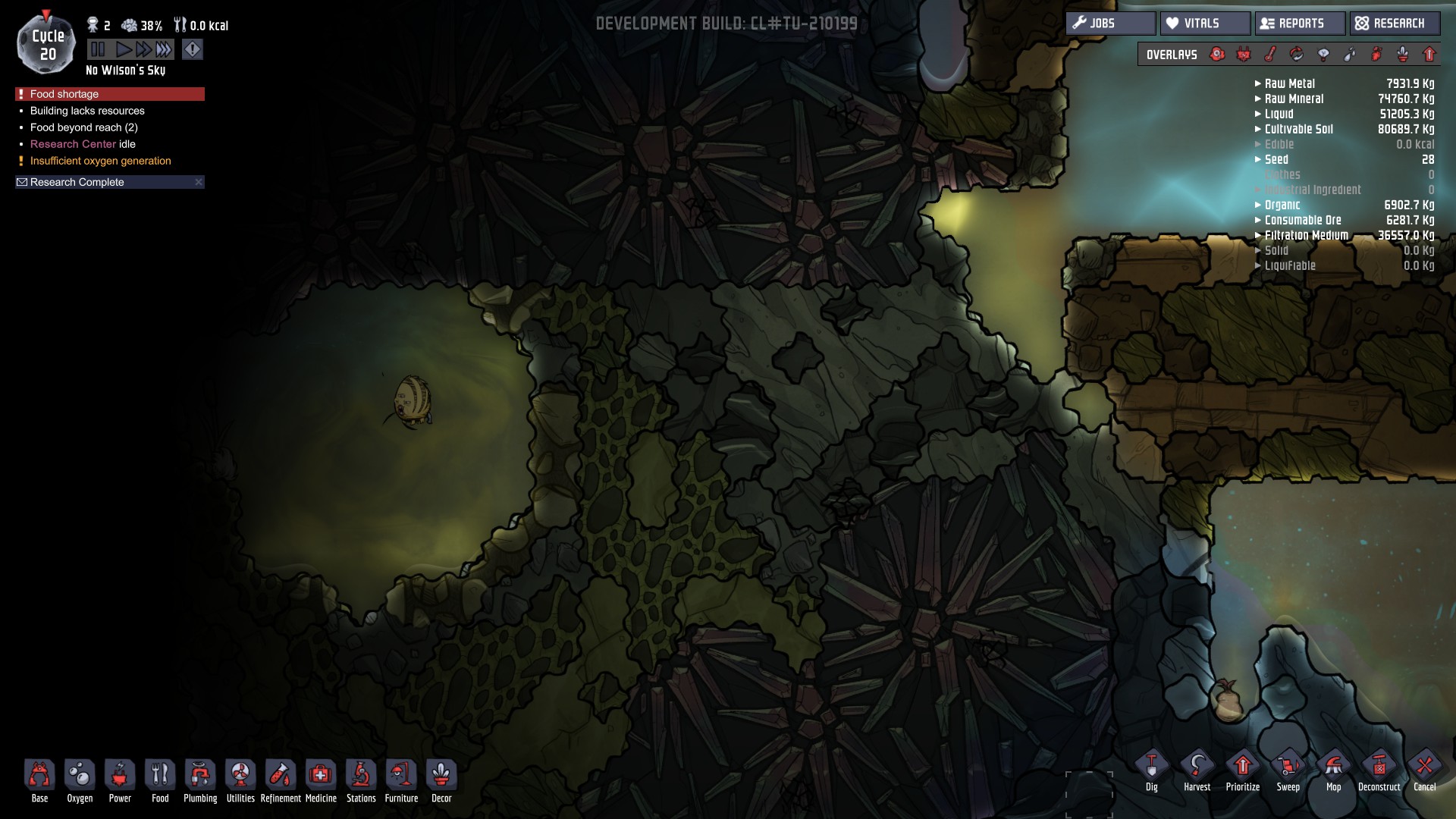This screenshot has width=1456, height=819.
Task: Set game speed to fastest
Action: pyautogui.click(x=164, y=50)
